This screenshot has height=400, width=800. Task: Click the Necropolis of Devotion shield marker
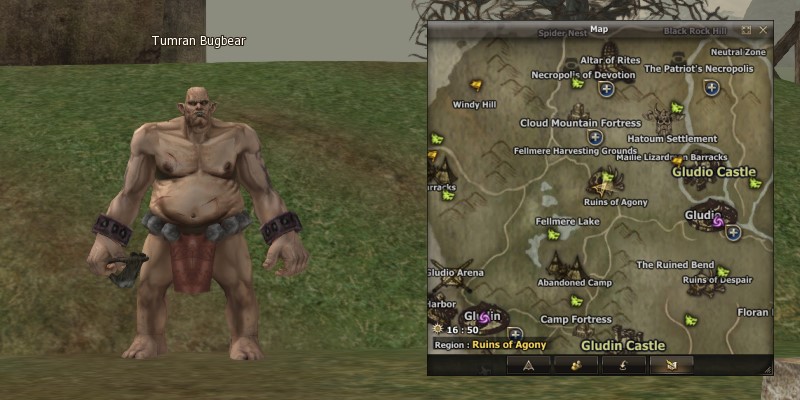pos(606,89)
